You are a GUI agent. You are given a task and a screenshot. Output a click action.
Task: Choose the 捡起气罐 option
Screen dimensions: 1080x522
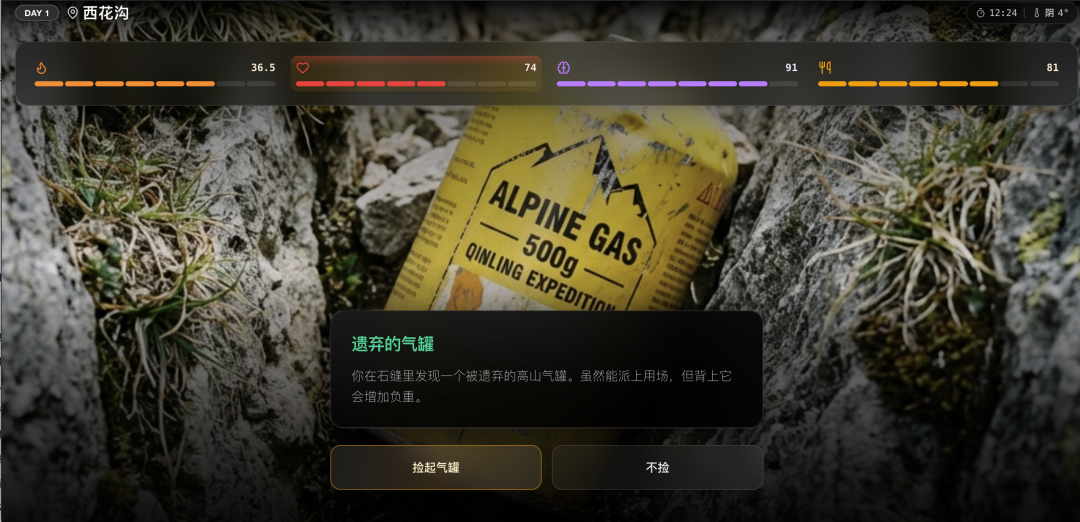(x=436, y=467)
